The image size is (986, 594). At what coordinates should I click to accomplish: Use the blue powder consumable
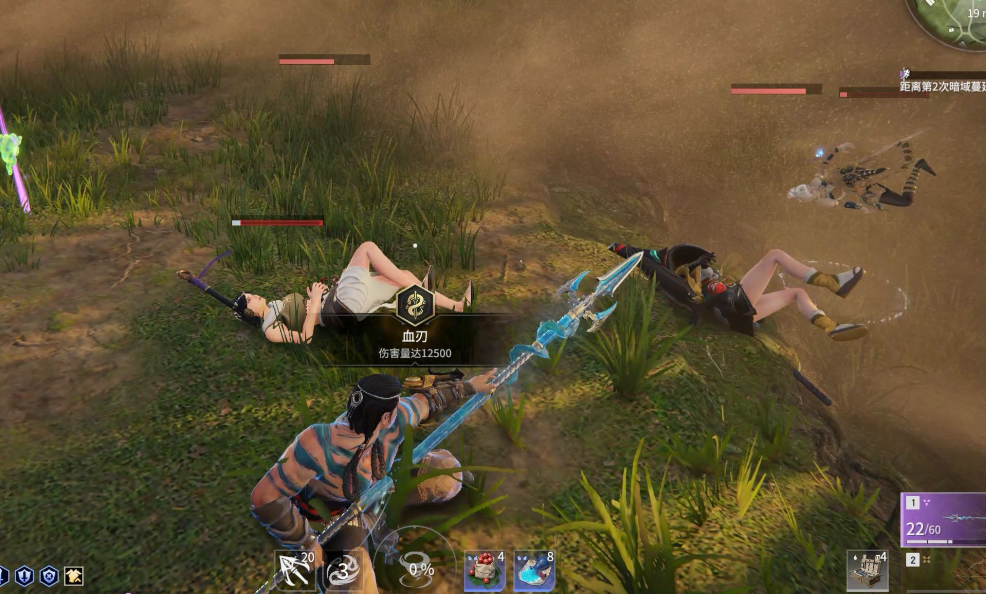point(533,571)
